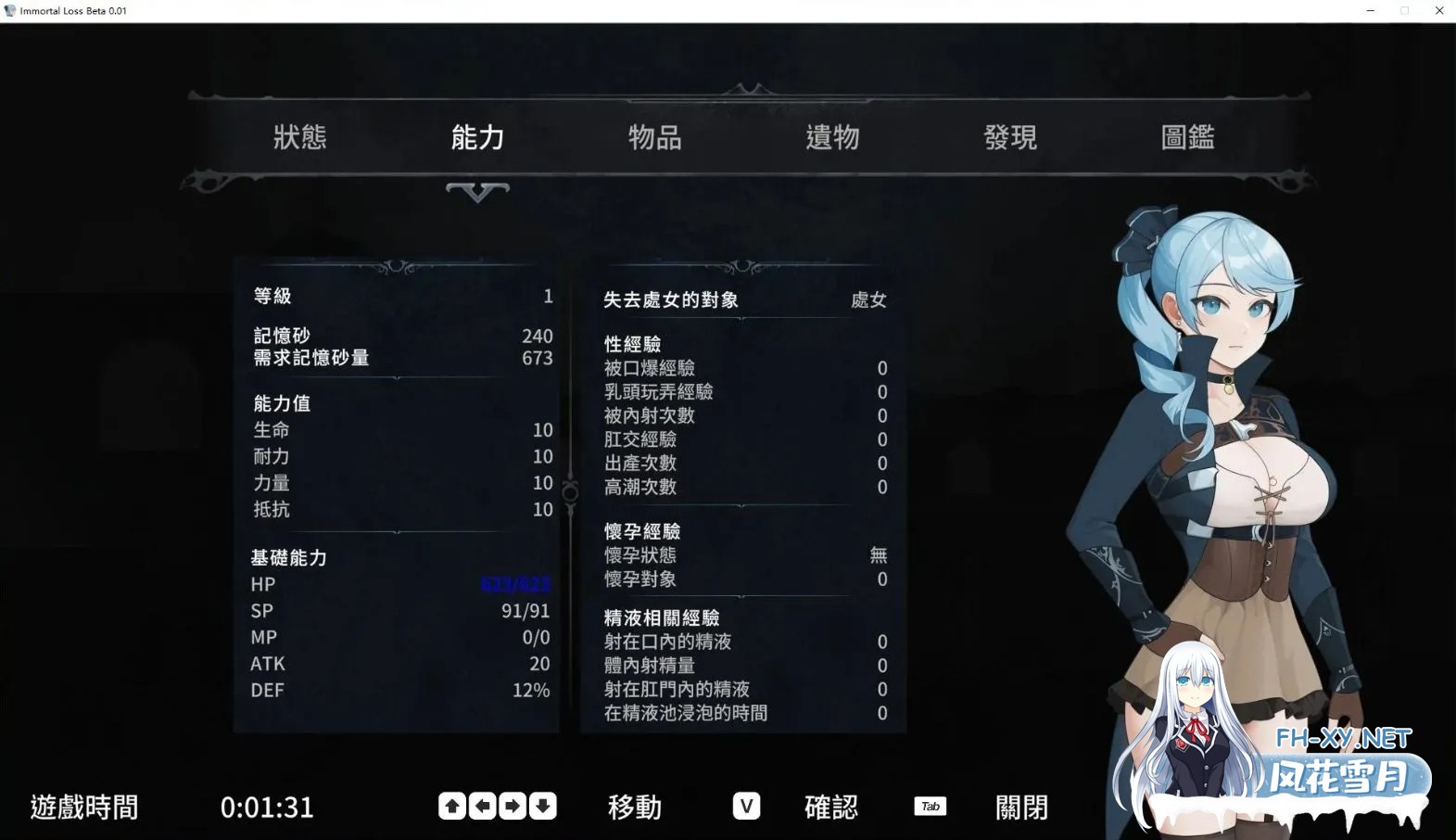Open the 遺物 relics tab

click(x=832, y=137)
